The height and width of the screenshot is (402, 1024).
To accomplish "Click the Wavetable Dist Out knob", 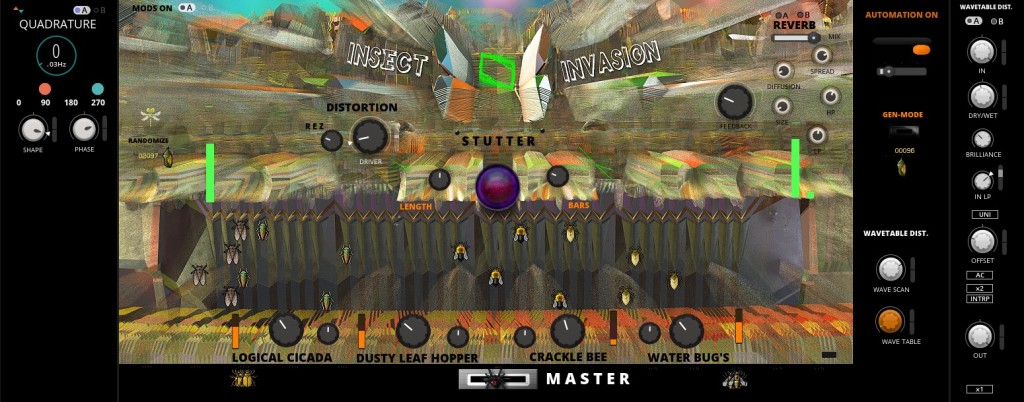I will pyautogui.click(x=980, y=335).
